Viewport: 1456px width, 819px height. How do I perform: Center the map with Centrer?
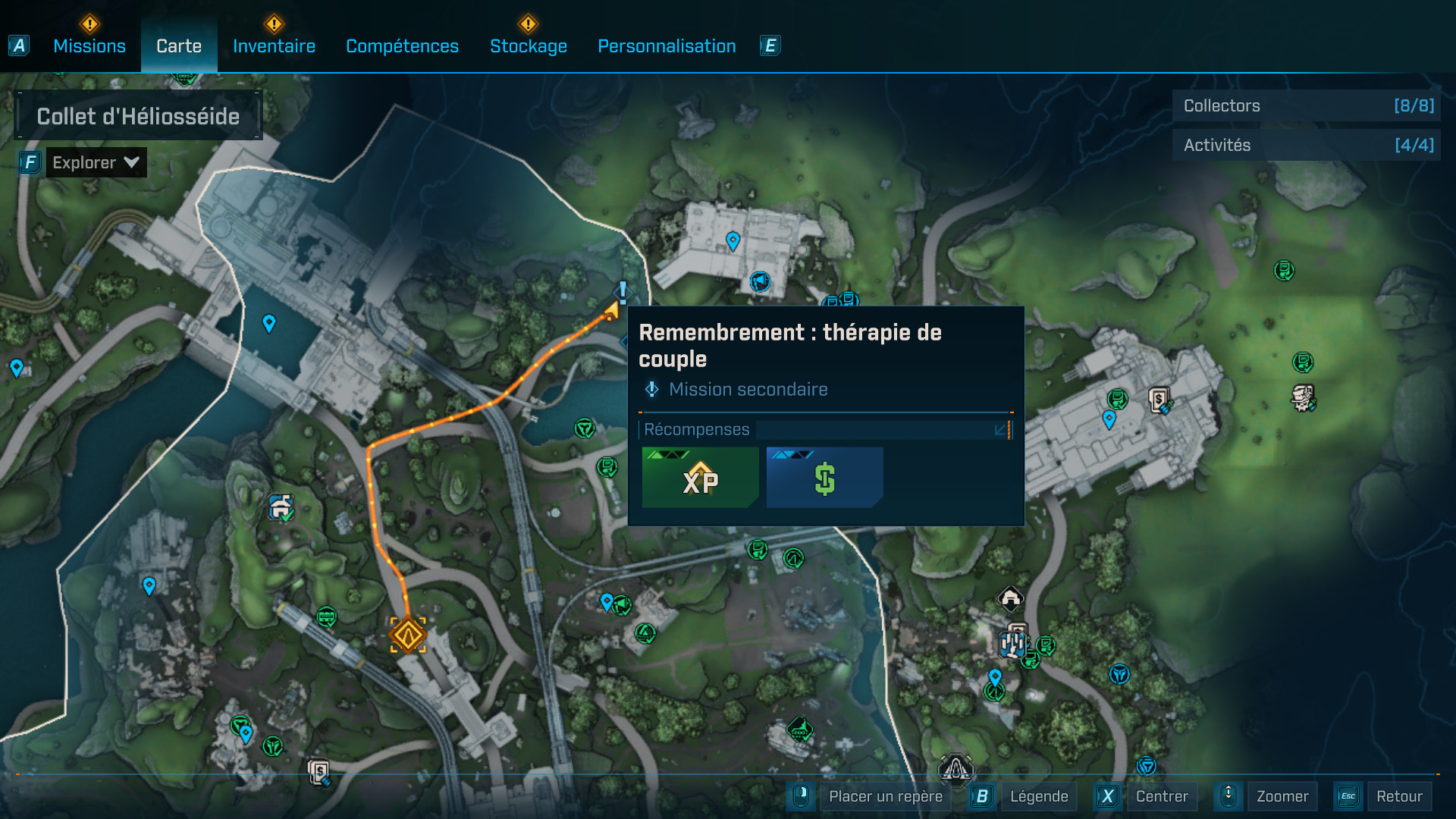pyautogui.click(x=1161, y=796)
